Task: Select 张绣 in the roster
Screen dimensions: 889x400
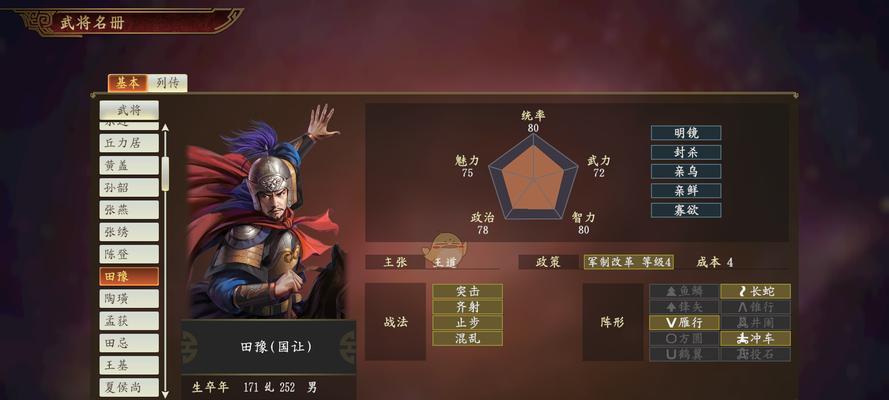Action: pos(129,232)
